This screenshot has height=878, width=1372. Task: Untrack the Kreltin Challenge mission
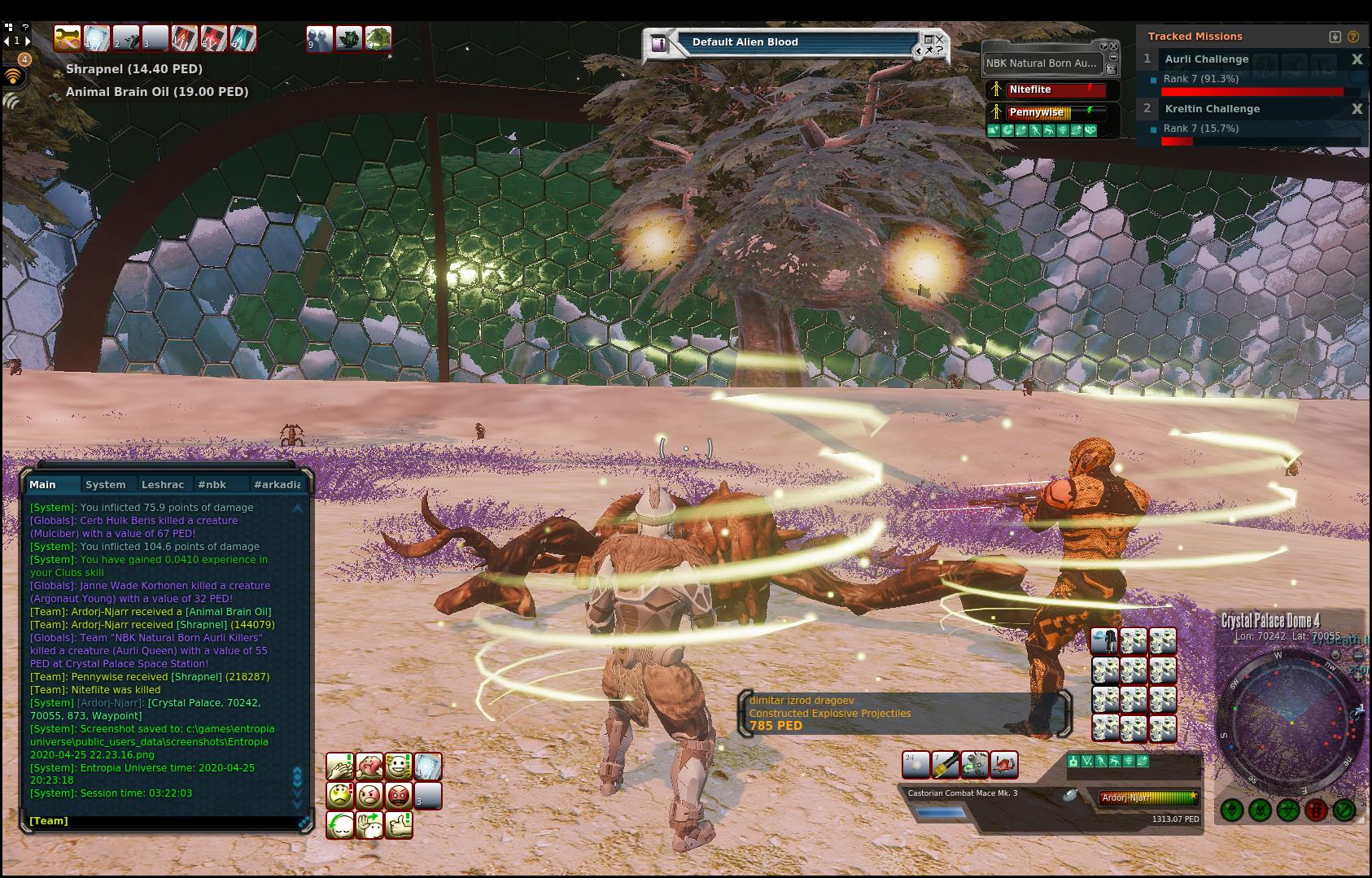[x=1357, y=109]
